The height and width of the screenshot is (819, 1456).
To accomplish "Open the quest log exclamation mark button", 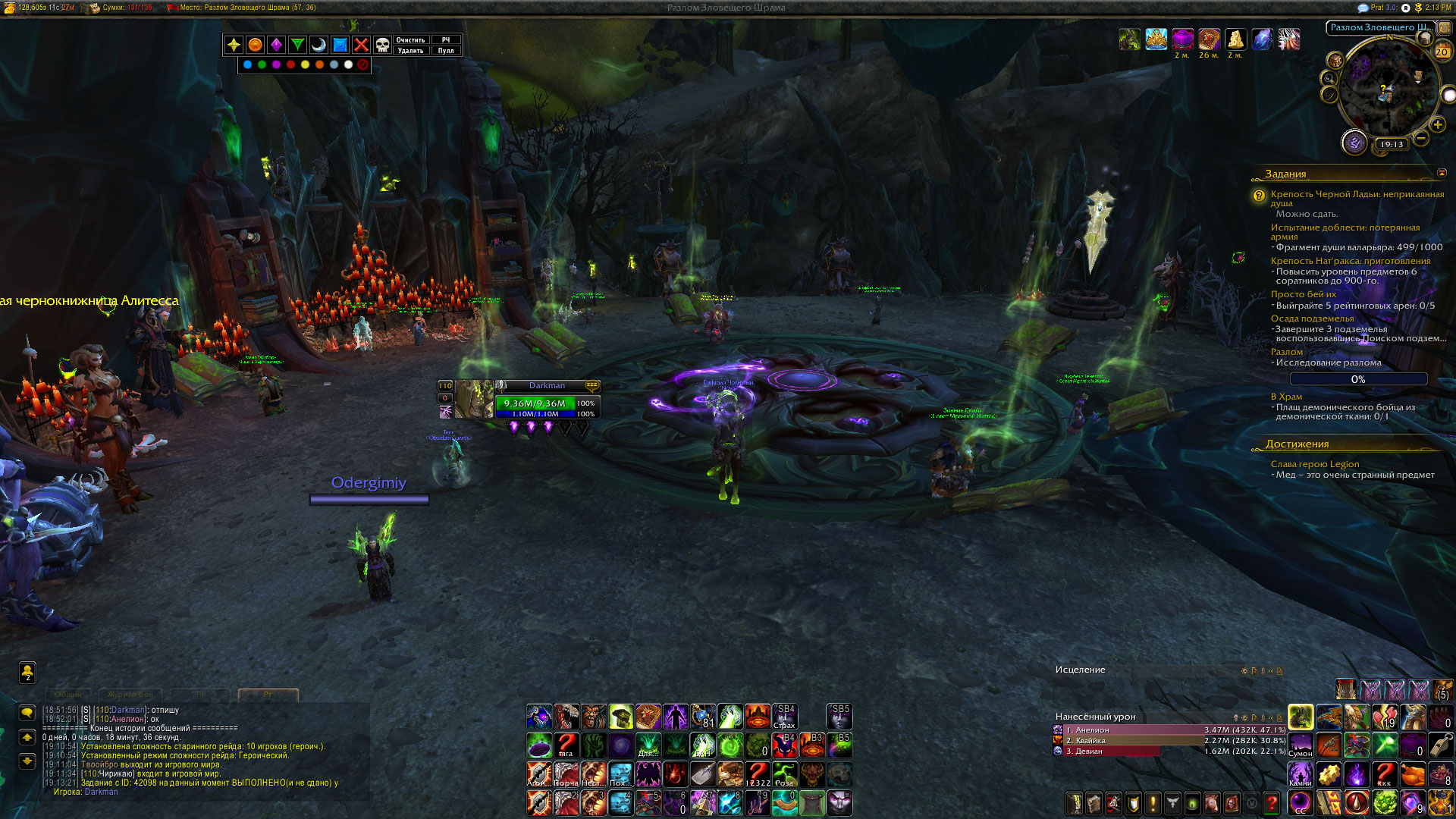I will pyautogui.click(x=1153, y=802).
